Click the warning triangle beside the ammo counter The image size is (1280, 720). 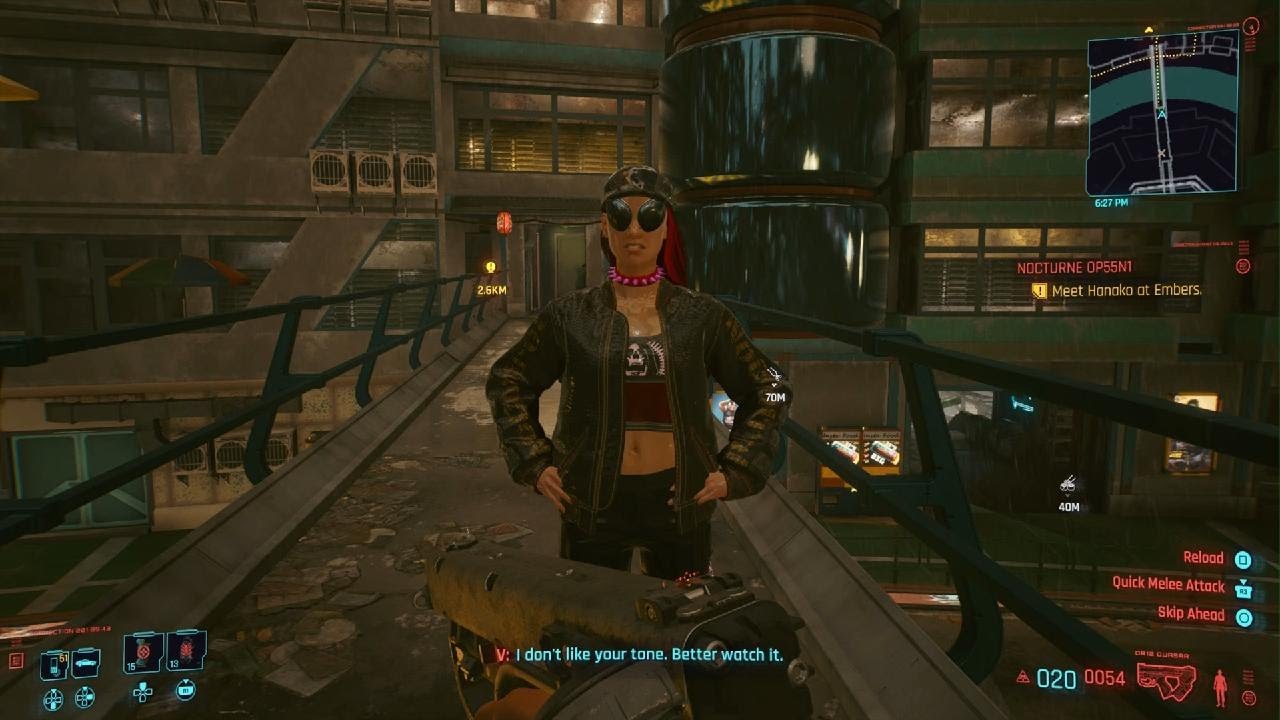(x=1021, y=678)
